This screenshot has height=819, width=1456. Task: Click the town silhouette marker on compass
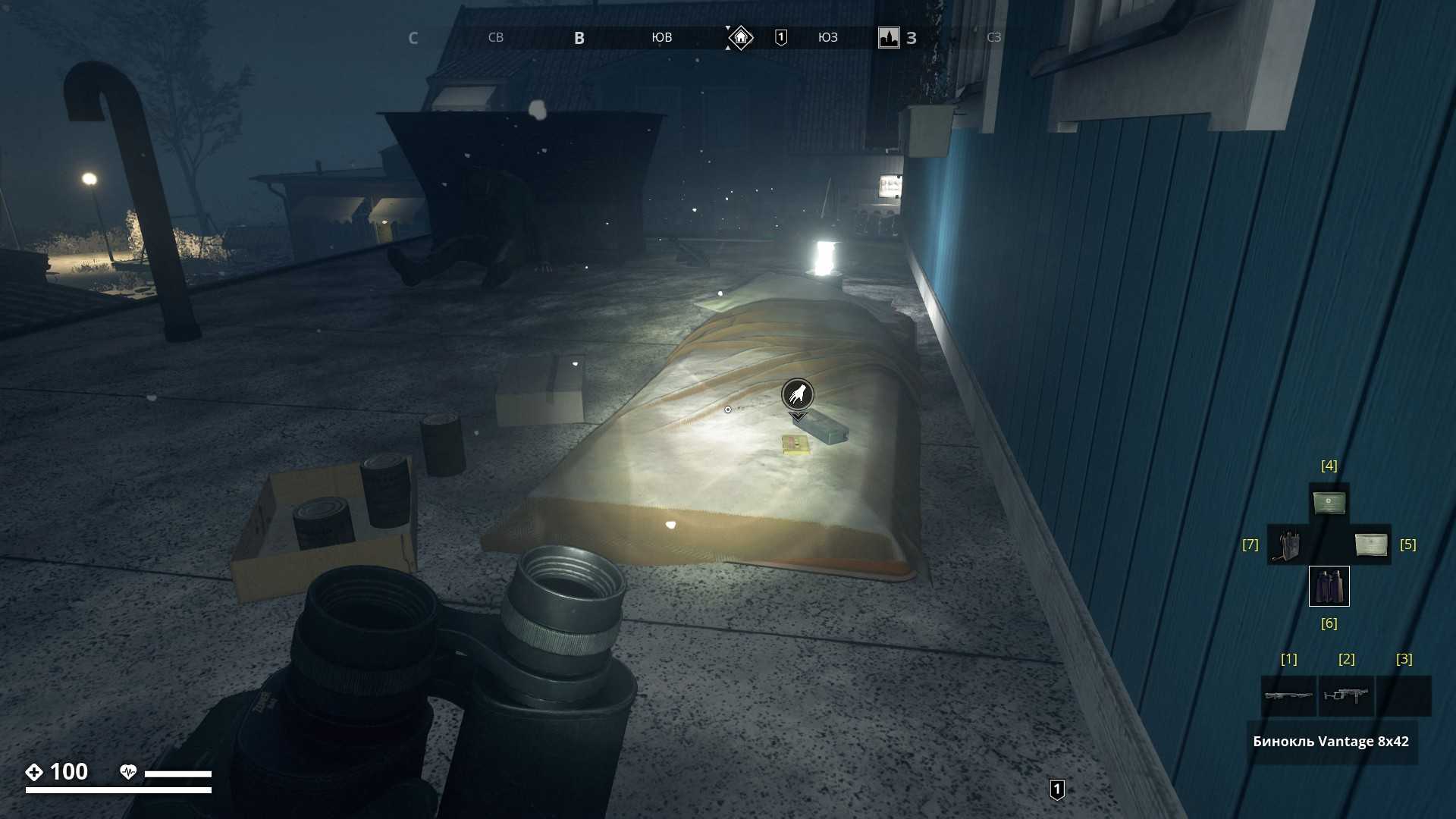pyautogui.click(x=889, y=37)
